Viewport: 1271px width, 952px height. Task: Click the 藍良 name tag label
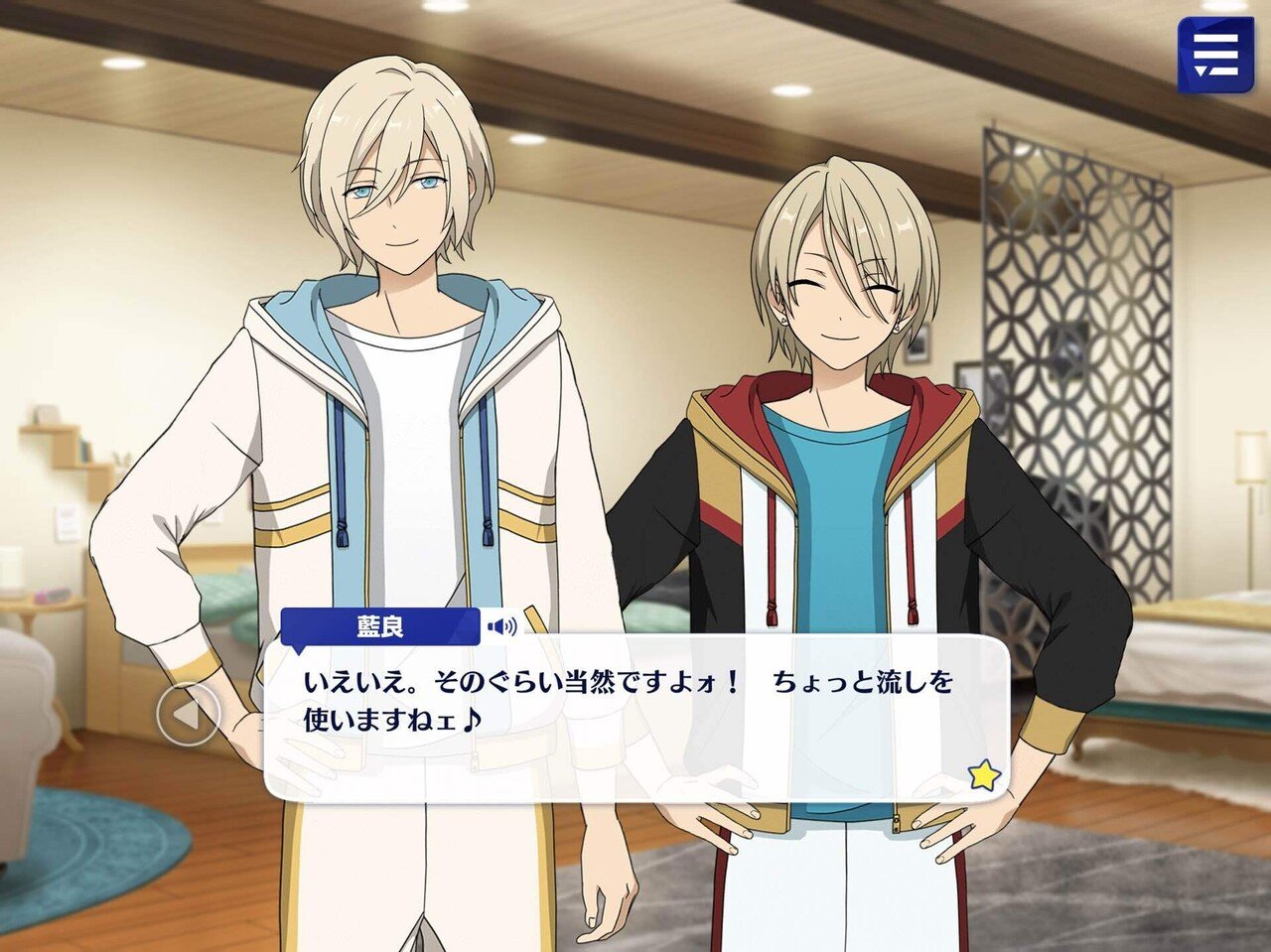coord(380,623)
